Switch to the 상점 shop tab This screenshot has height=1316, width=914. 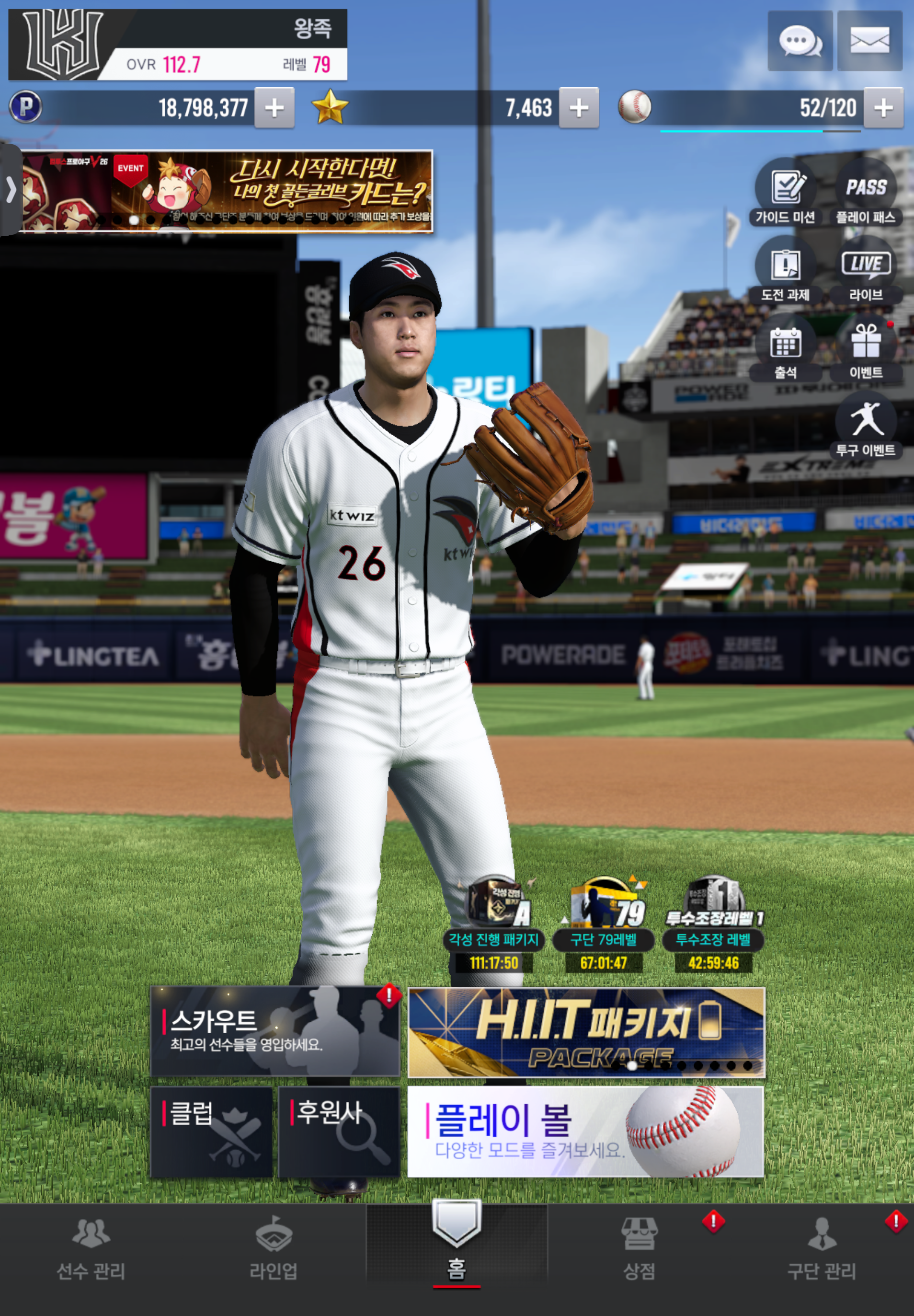pyautogui.click(x=639, y=1249)
